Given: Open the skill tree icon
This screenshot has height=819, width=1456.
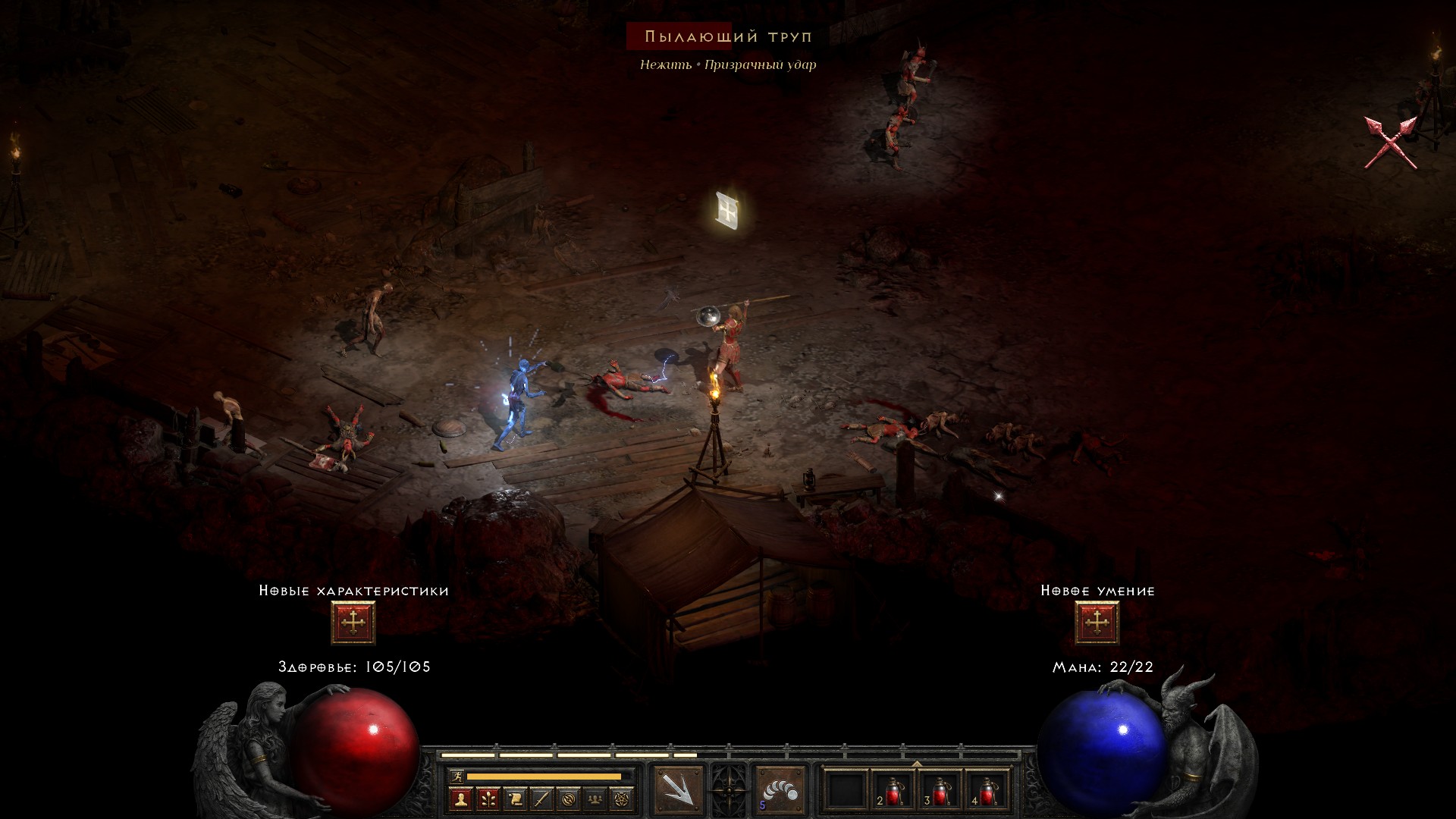Looking at the screenshot, I should [488, 799].
